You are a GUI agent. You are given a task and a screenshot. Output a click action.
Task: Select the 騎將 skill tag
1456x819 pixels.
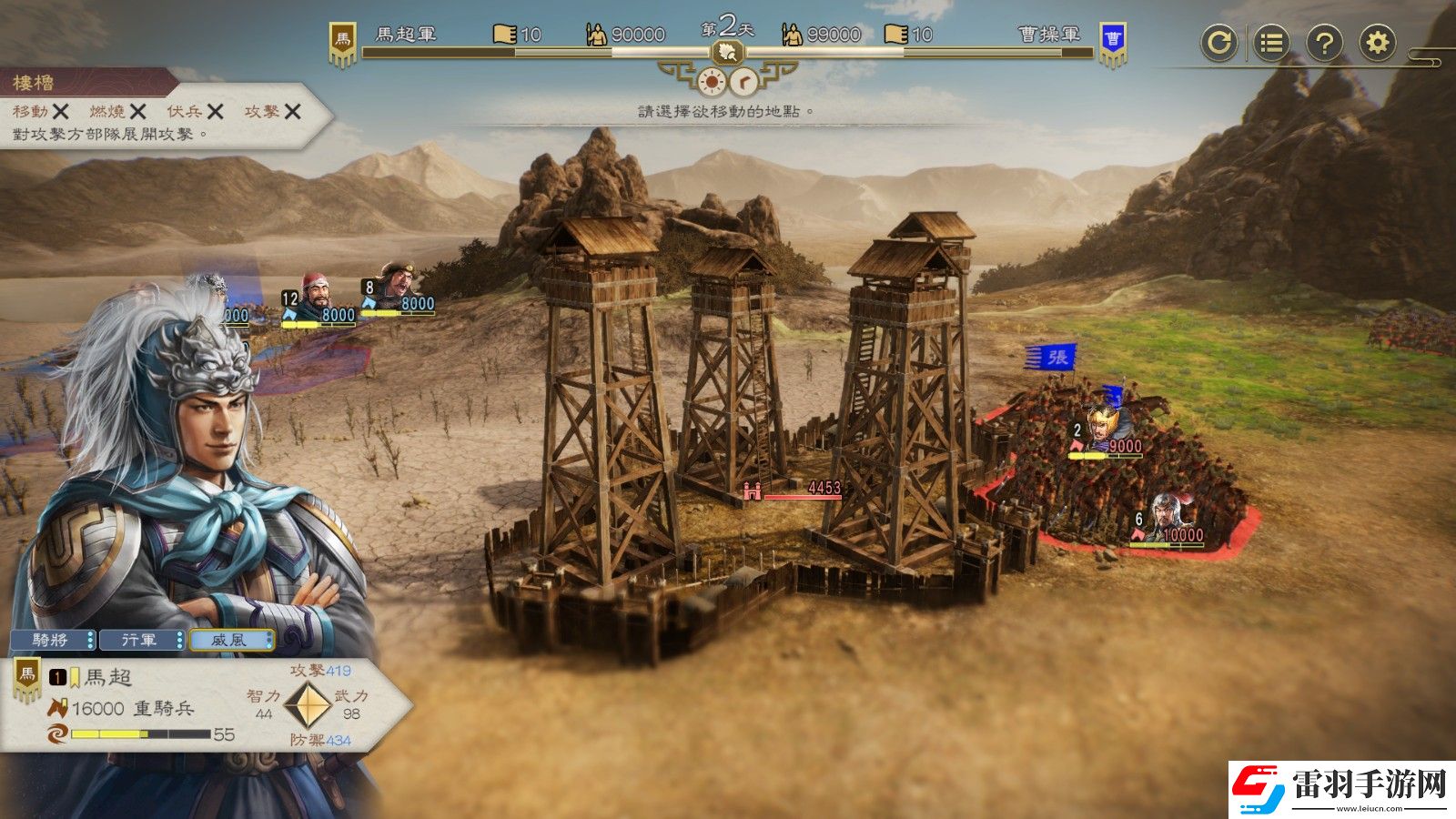coord(52,641)
